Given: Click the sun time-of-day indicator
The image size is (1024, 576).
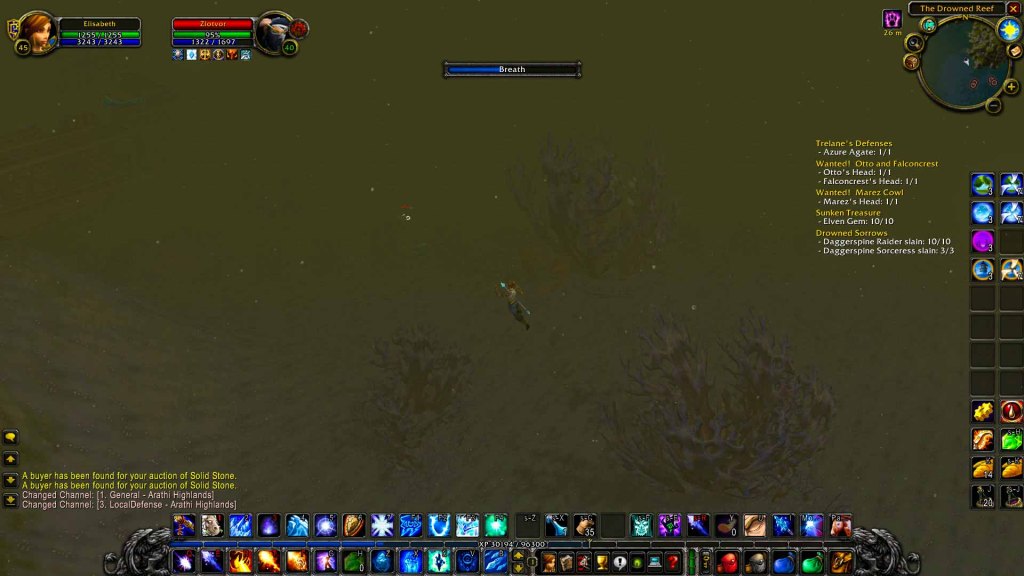Looking at the screenshot, I should click(1008, 29).
